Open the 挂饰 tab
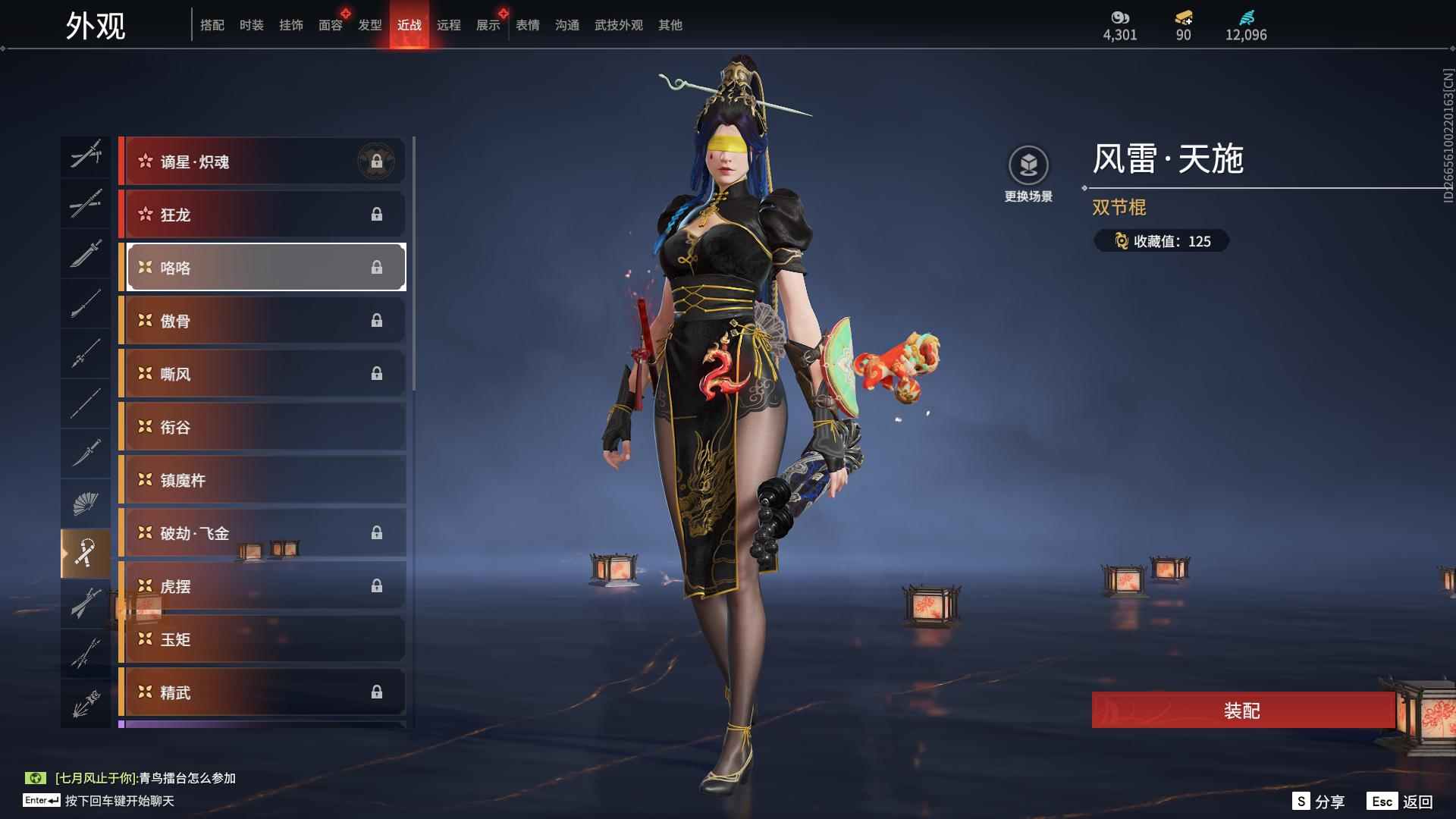 [x=290, y=25]
